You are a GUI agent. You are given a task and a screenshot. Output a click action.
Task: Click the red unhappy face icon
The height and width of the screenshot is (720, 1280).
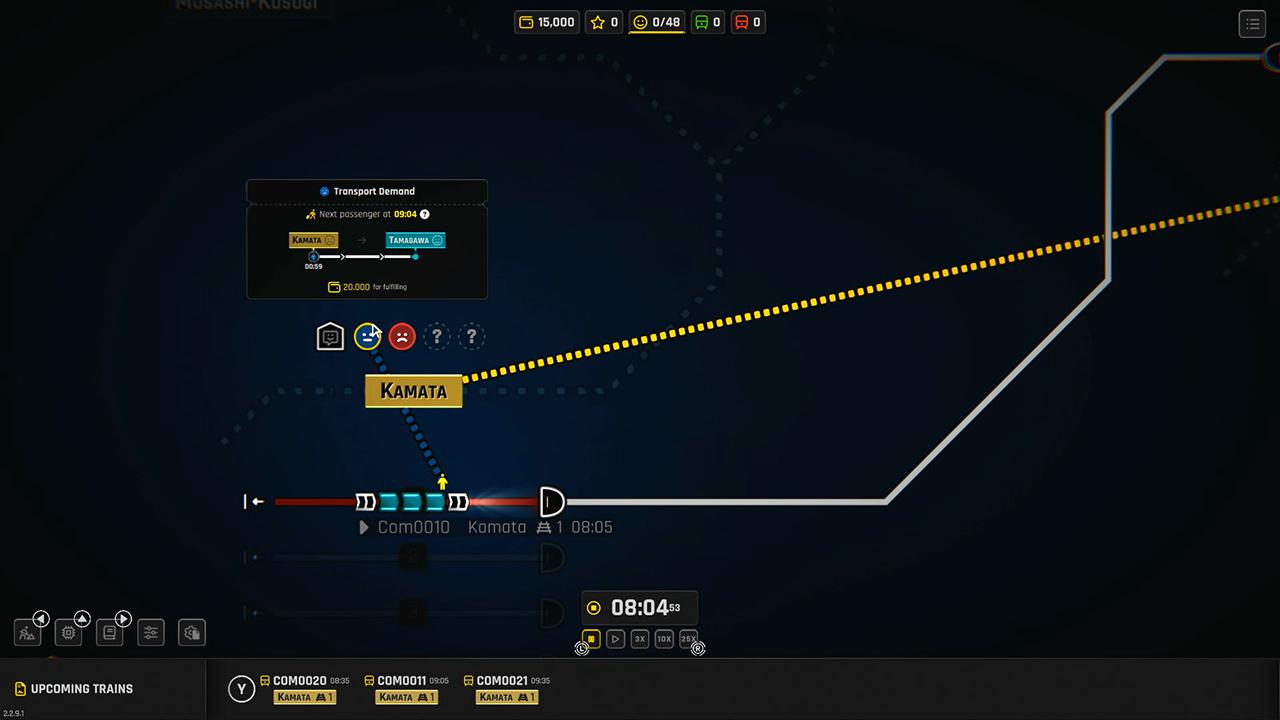click(401, 336)
